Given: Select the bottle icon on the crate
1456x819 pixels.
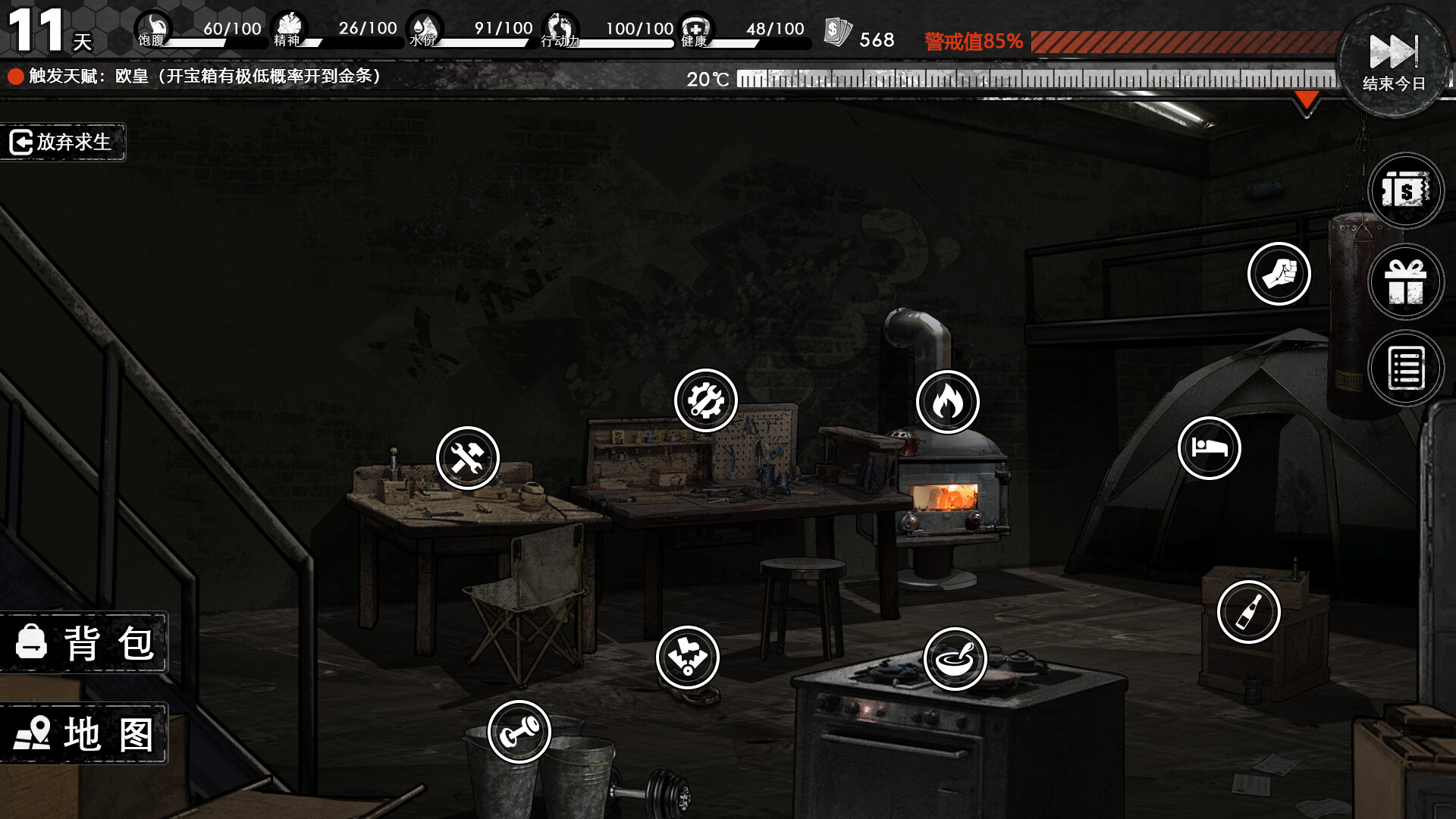Looking at the screenshot, I should coord(1249,612).
